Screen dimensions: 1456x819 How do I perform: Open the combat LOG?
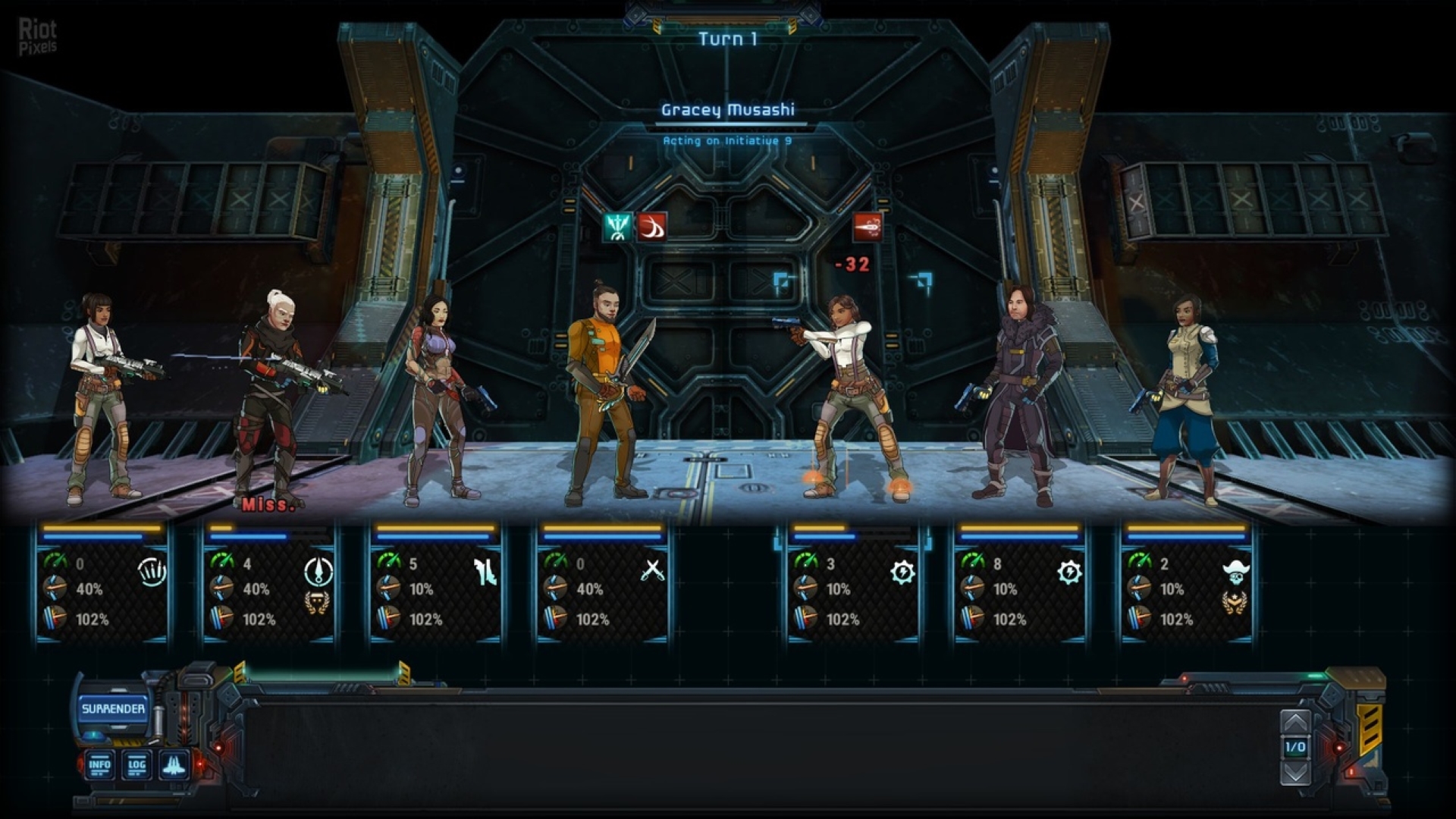137,764
